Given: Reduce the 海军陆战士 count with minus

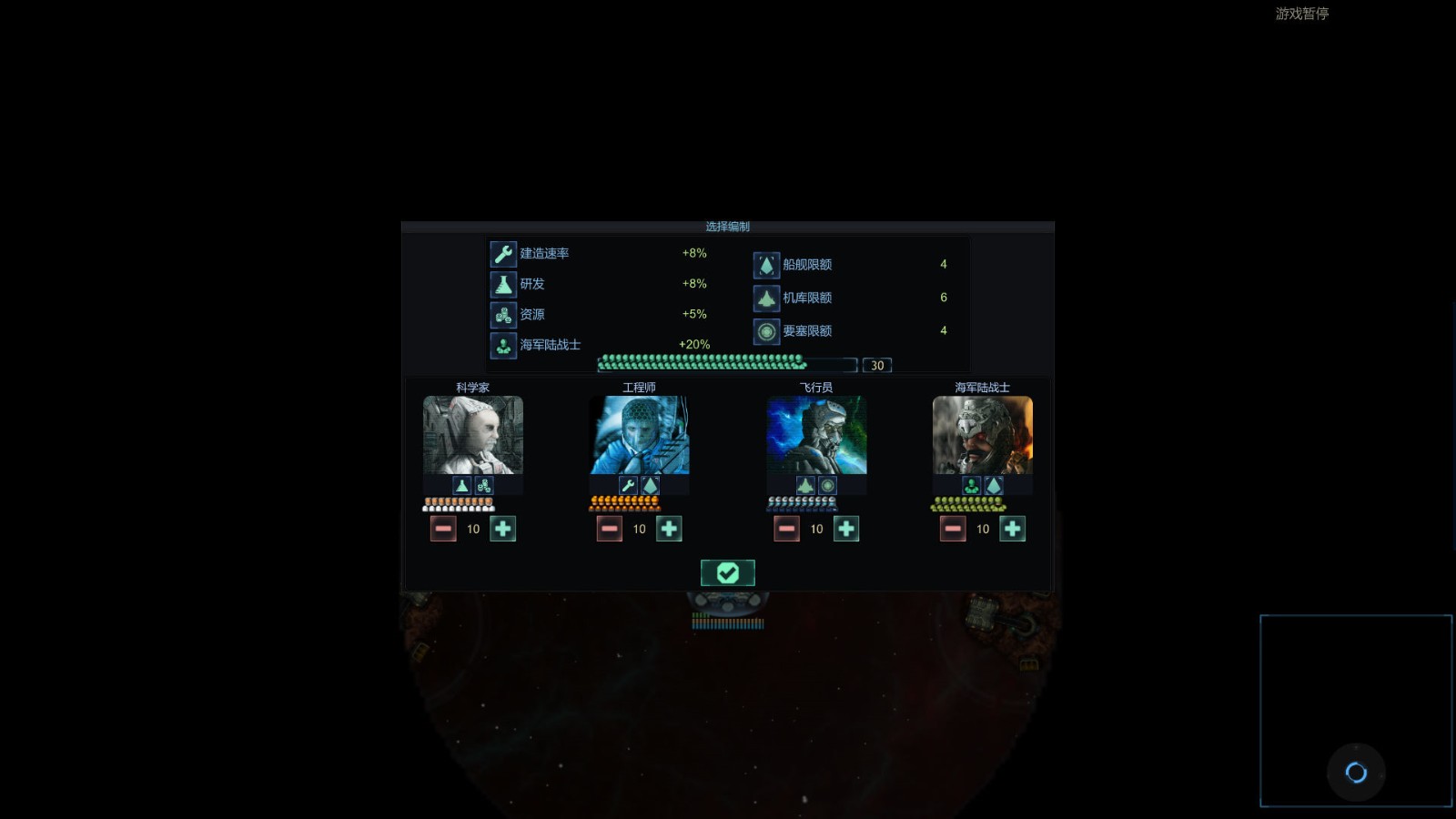Looking at the screenshot, I should click(x=953, y=529).
